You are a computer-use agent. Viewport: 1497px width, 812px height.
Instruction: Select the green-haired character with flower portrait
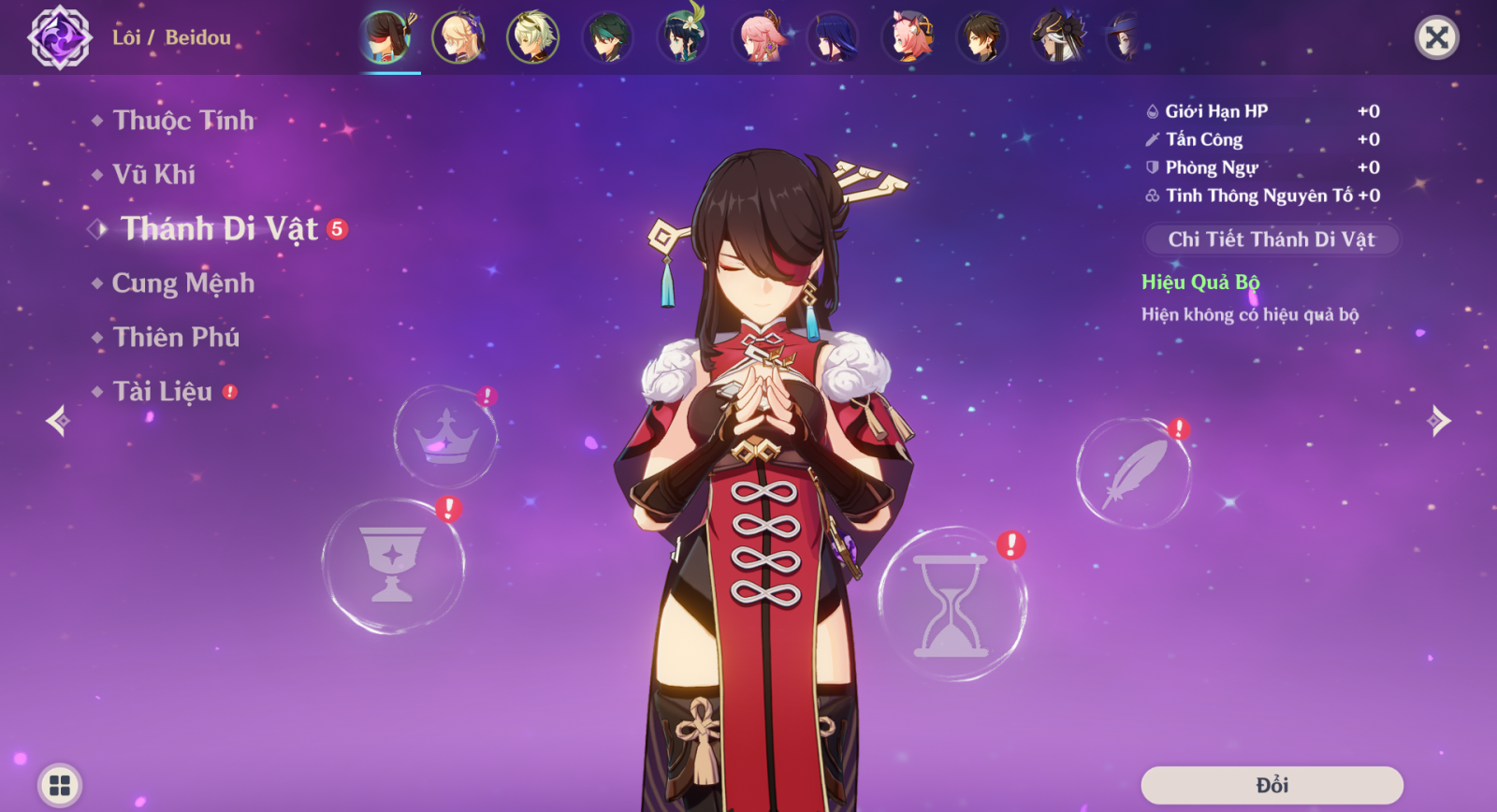(x=683, y=38)
